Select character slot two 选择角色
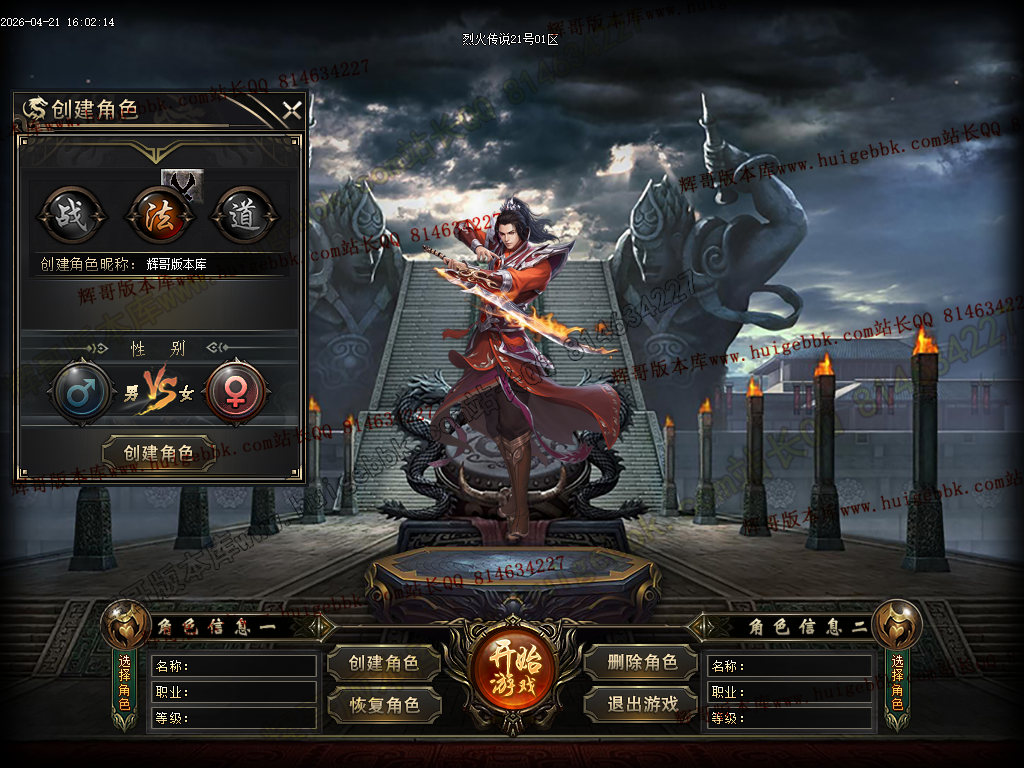1024x768 pixels. pyautogui.click(x=897, y=682)
